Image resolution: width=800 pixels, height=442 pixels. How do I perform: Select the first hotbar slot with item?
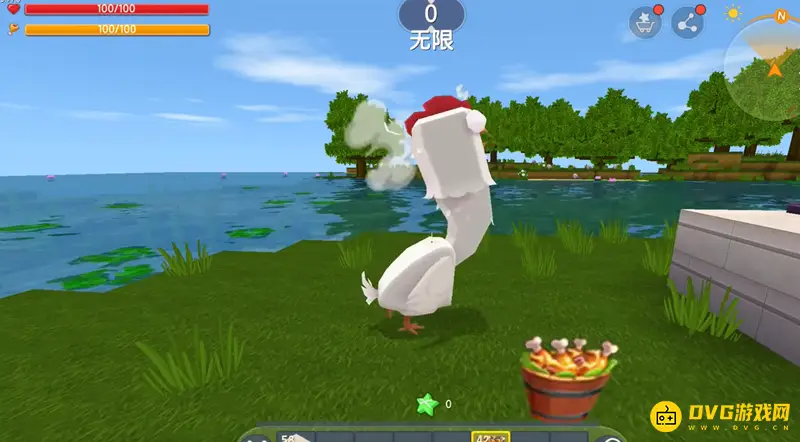pyautogui.click(x=294, y=437)
